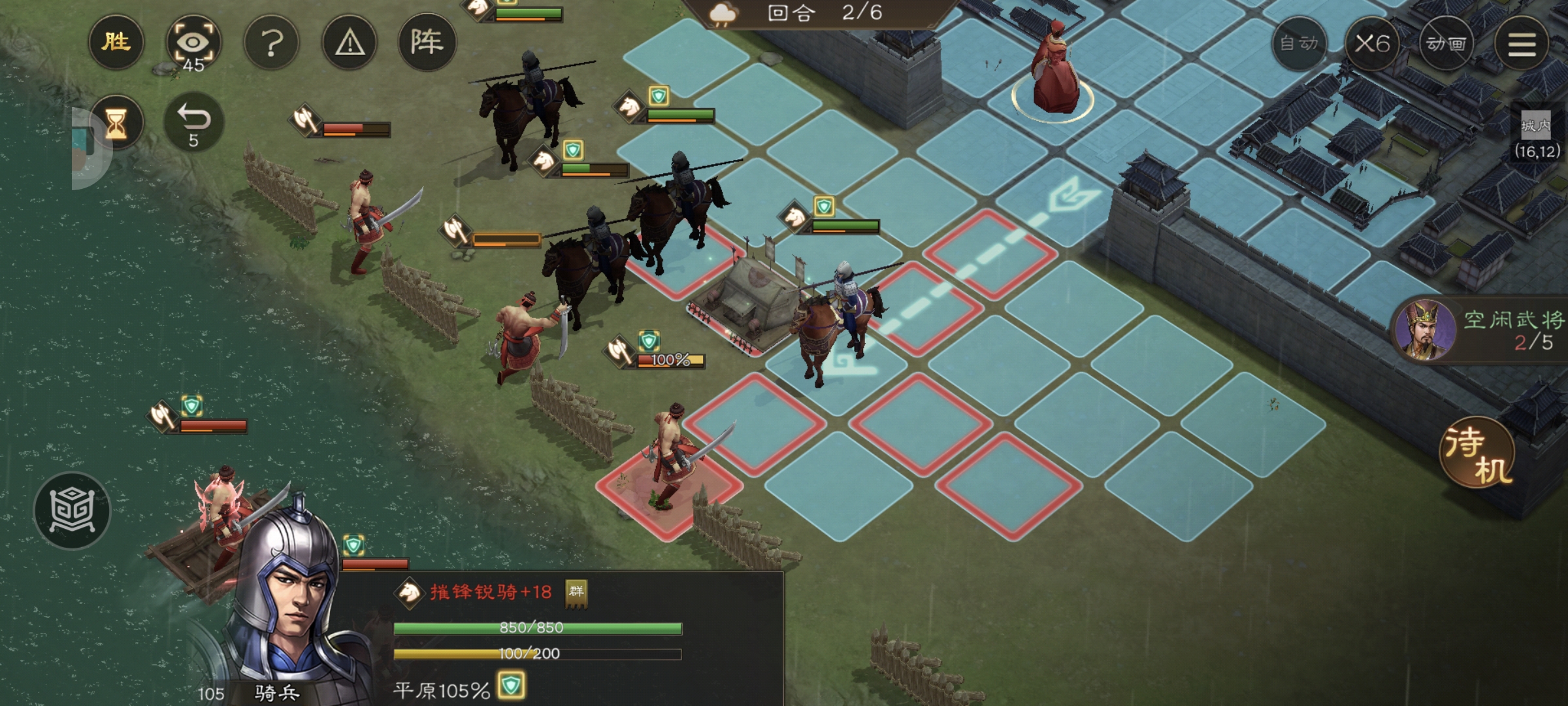Open the 胜 victory conditions button
This screenshot has height=706, width=1568.
point(116,42)
